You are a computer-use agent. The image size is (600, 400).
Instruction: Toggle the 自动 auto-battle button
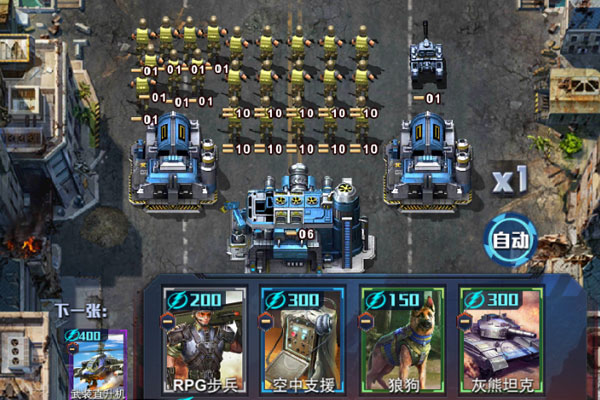point(511,239)
